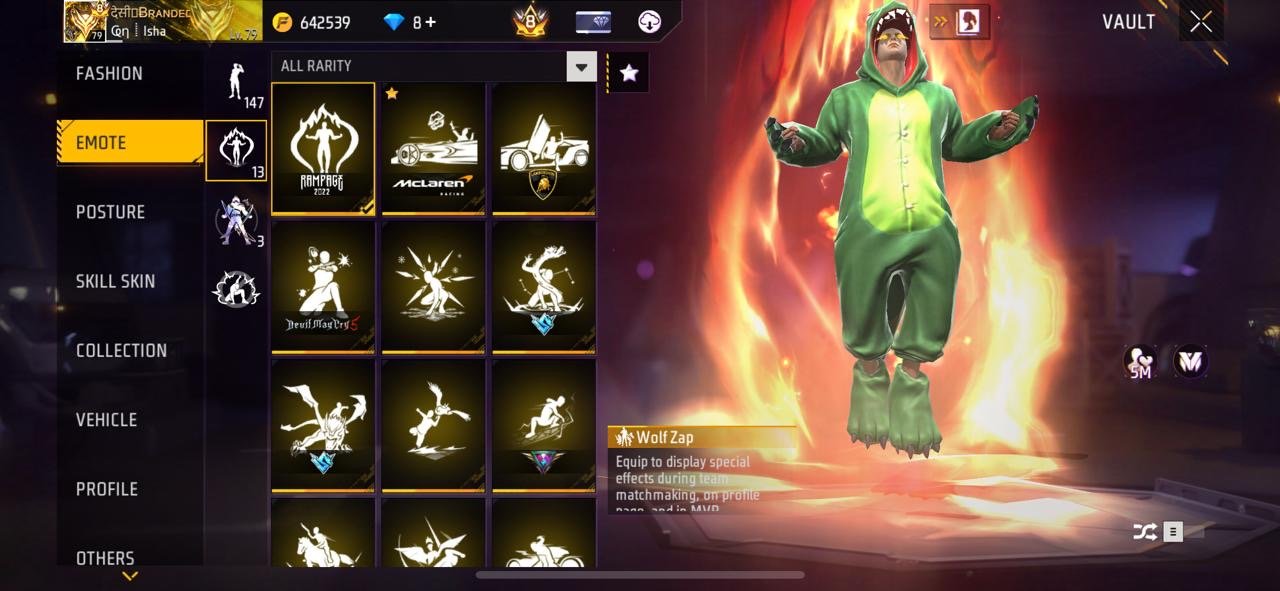The image size is (1280, 591).
Task: Choose the McLaren racing emote
Action: pos(433,148)
